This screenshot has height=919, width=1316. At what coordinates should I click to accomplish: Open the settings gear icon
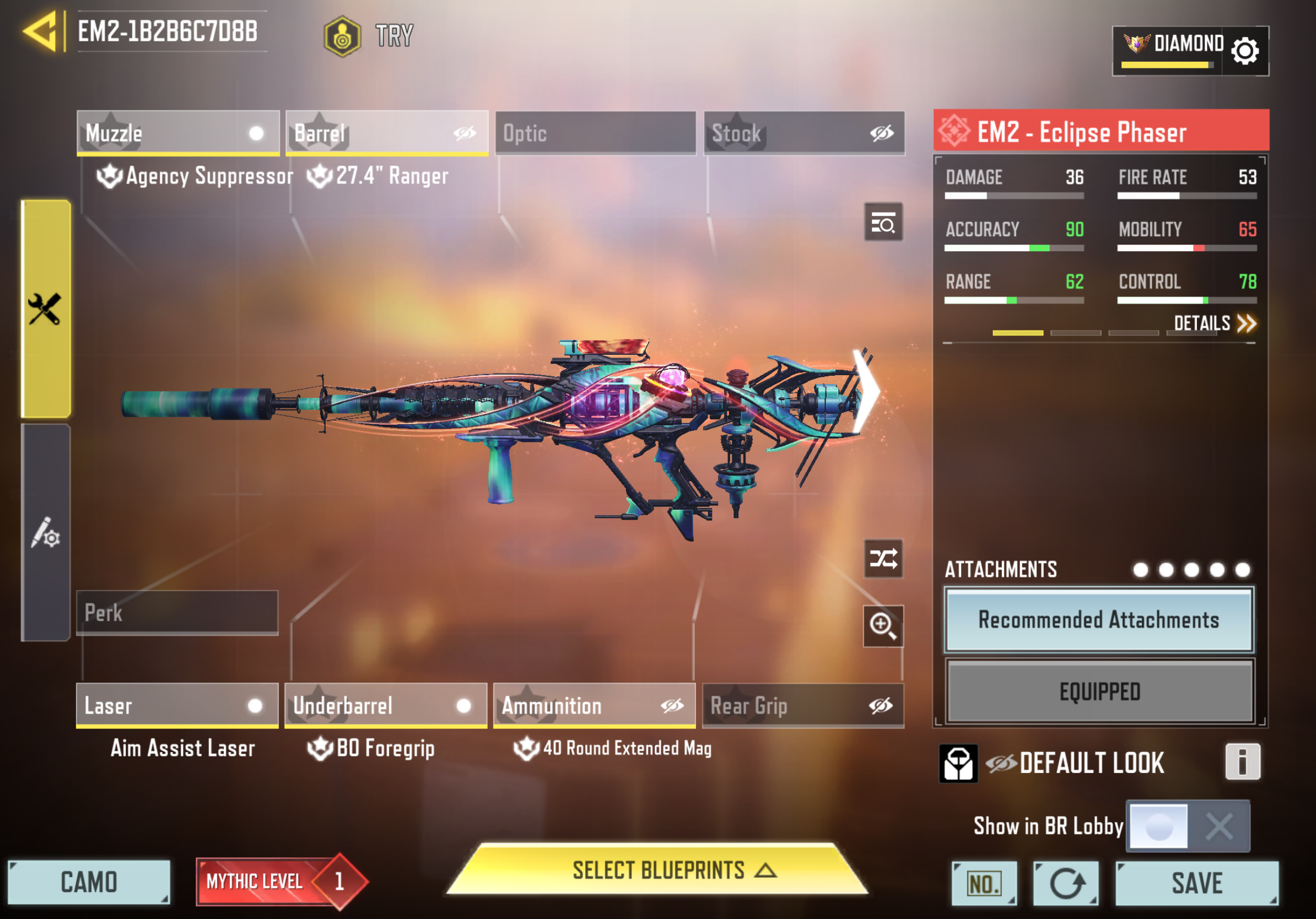1244,52
